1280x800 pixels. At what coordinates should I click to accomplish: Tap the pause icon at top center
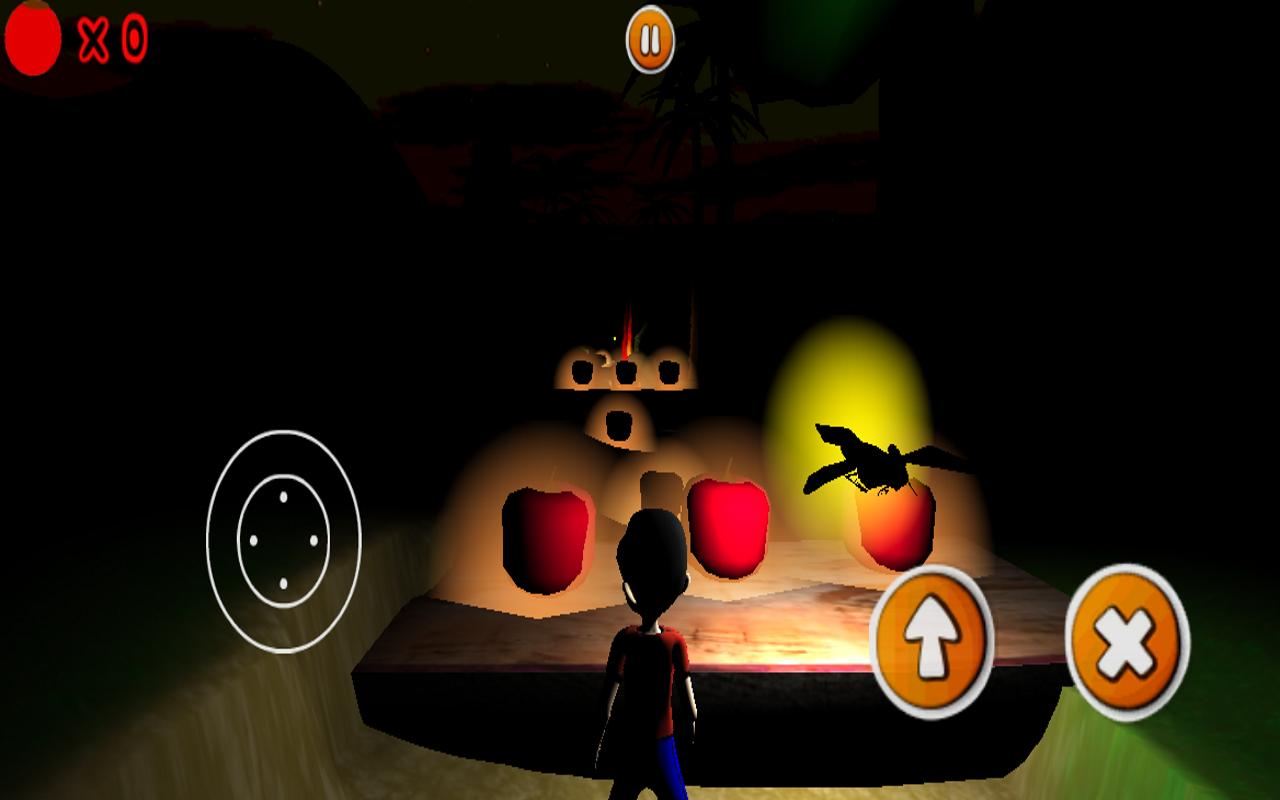(x=649, y=41)
